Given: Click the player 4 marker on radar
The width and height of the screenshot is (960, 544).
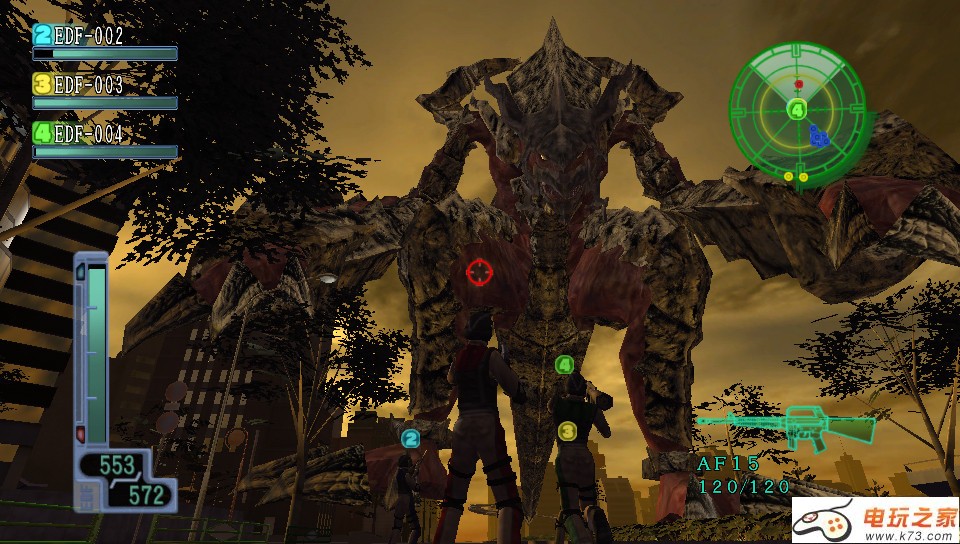Looking at the screenshot, I should click(x=797, y=109).
